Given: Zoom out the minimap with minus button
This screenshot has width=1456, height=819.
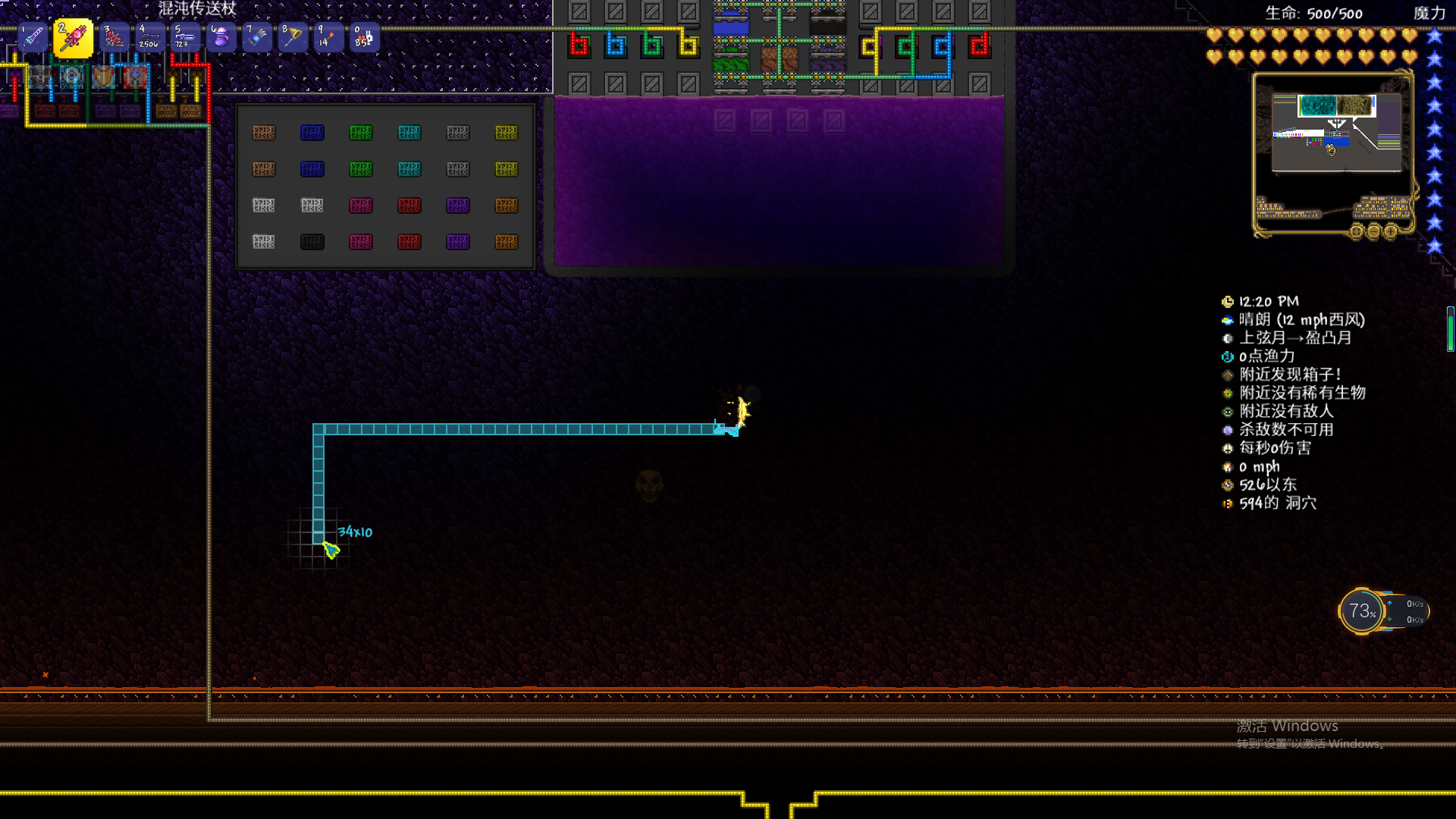Looking at the screenshot, I should point(1373,231).
